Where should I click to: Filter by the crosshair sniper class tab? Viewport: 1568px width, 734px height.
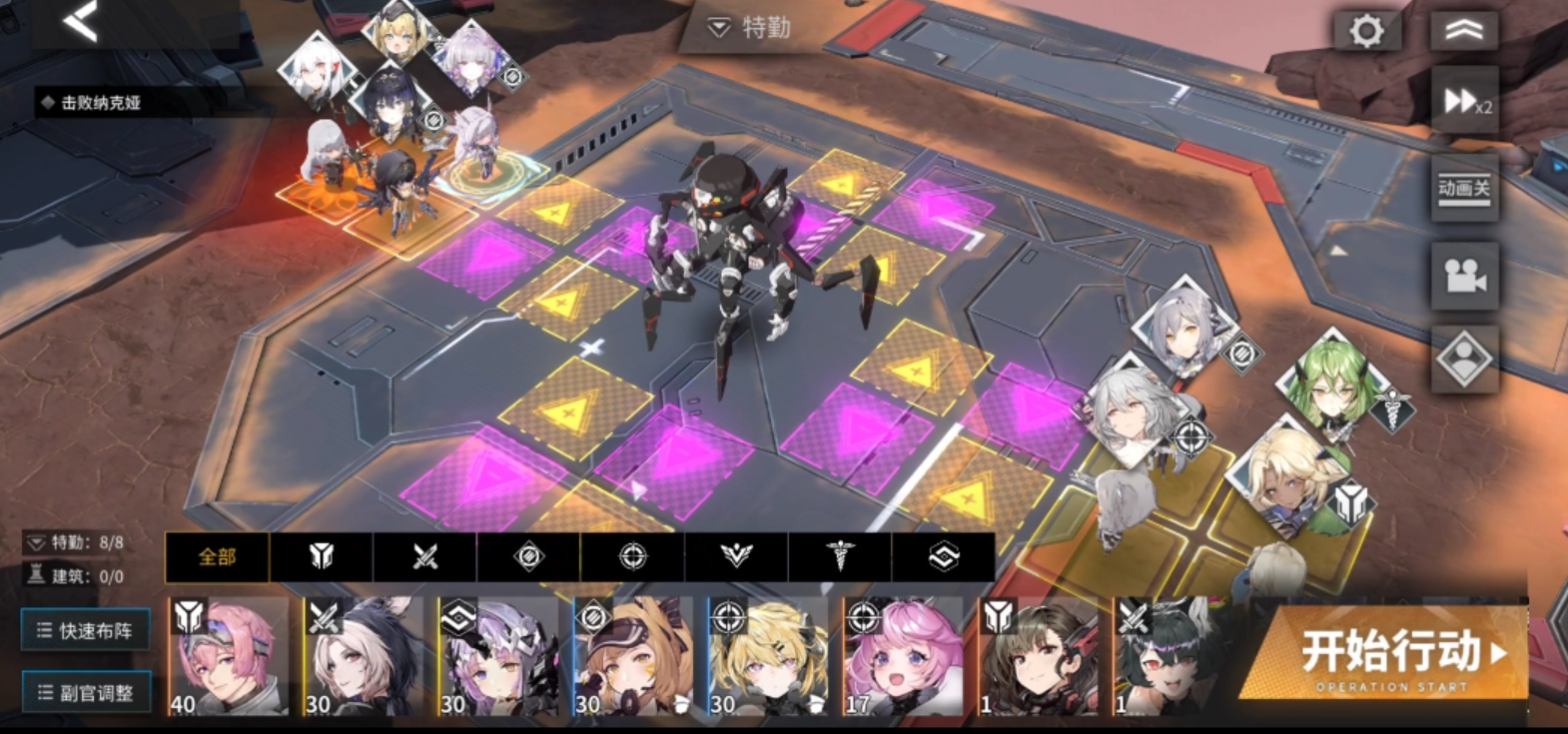click(632, 556)
